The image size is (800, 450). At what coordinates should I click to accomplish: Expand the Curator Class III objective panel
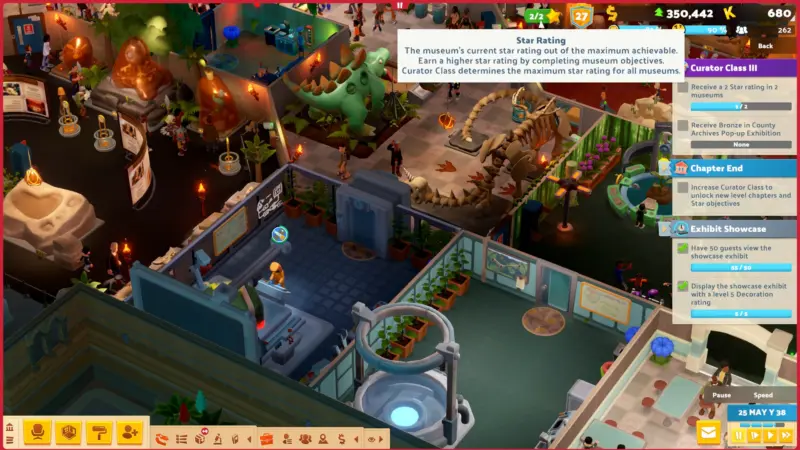[x=733, y=68]
